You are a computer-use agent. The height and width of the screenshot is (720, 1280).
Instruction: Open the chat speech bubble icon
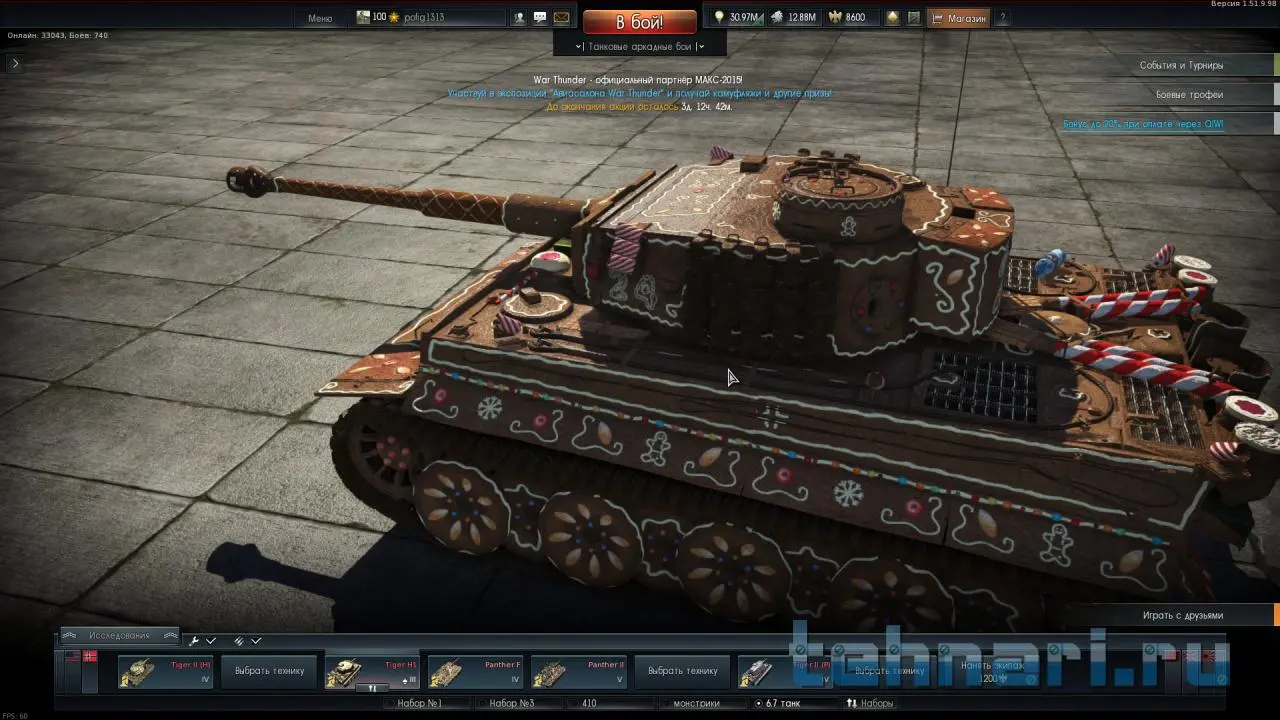pyautogui.click(x=540, y=18)
